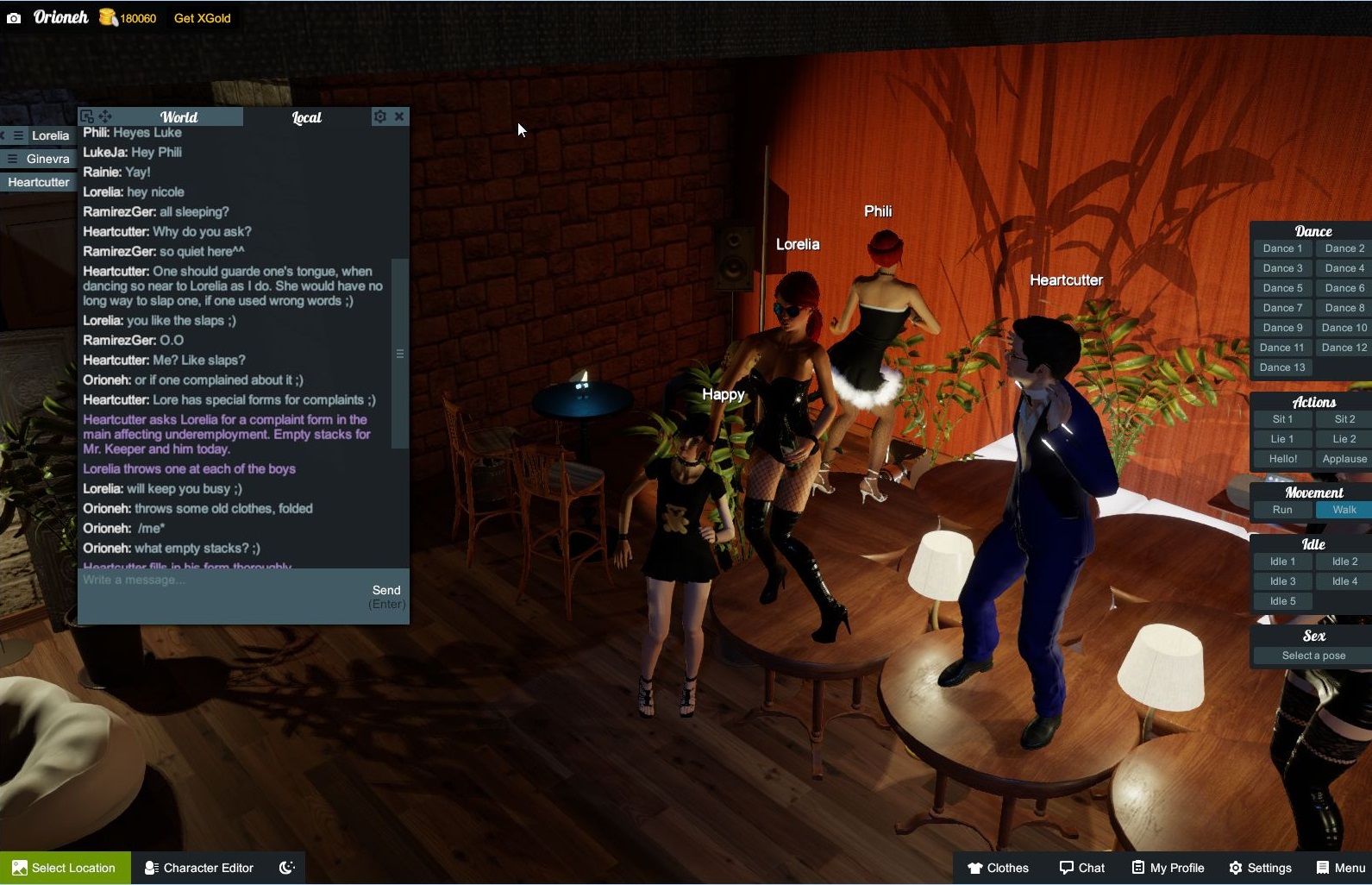This screenshot has height=885, width=1372.
Task: Click the Clothes shirt icon in bottom bar
Action: click(974, 868)
